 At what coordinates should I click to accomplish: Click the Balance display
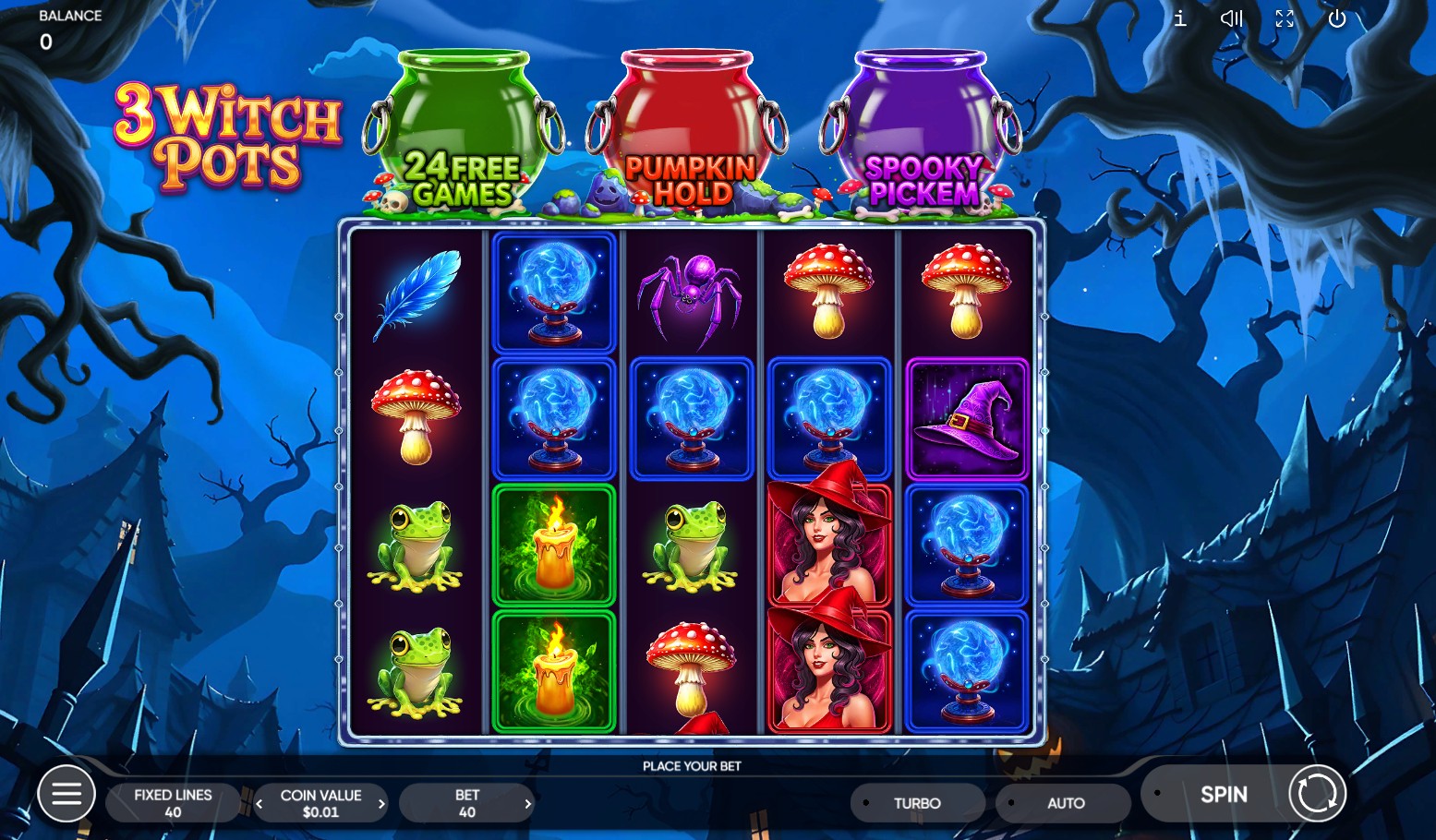point(55,28)
